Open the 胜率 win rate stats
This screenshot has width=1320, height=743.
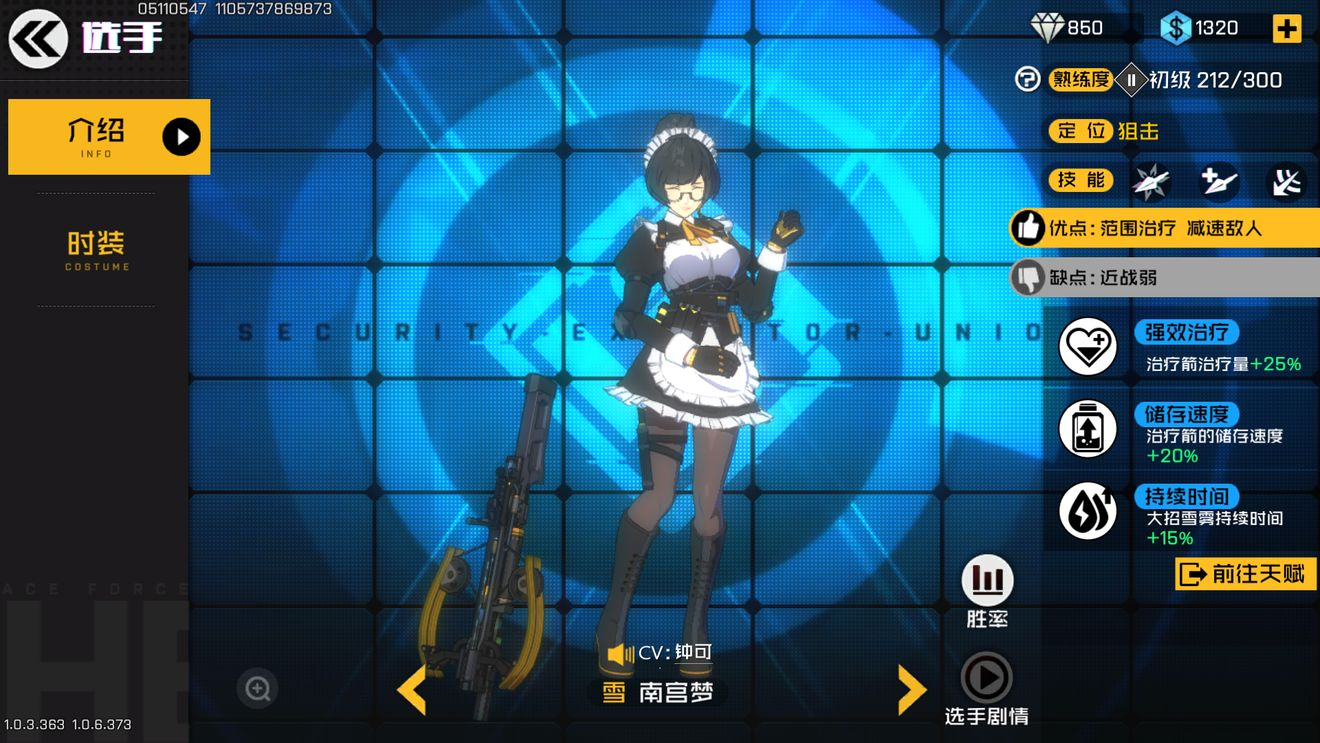point(987,581)
